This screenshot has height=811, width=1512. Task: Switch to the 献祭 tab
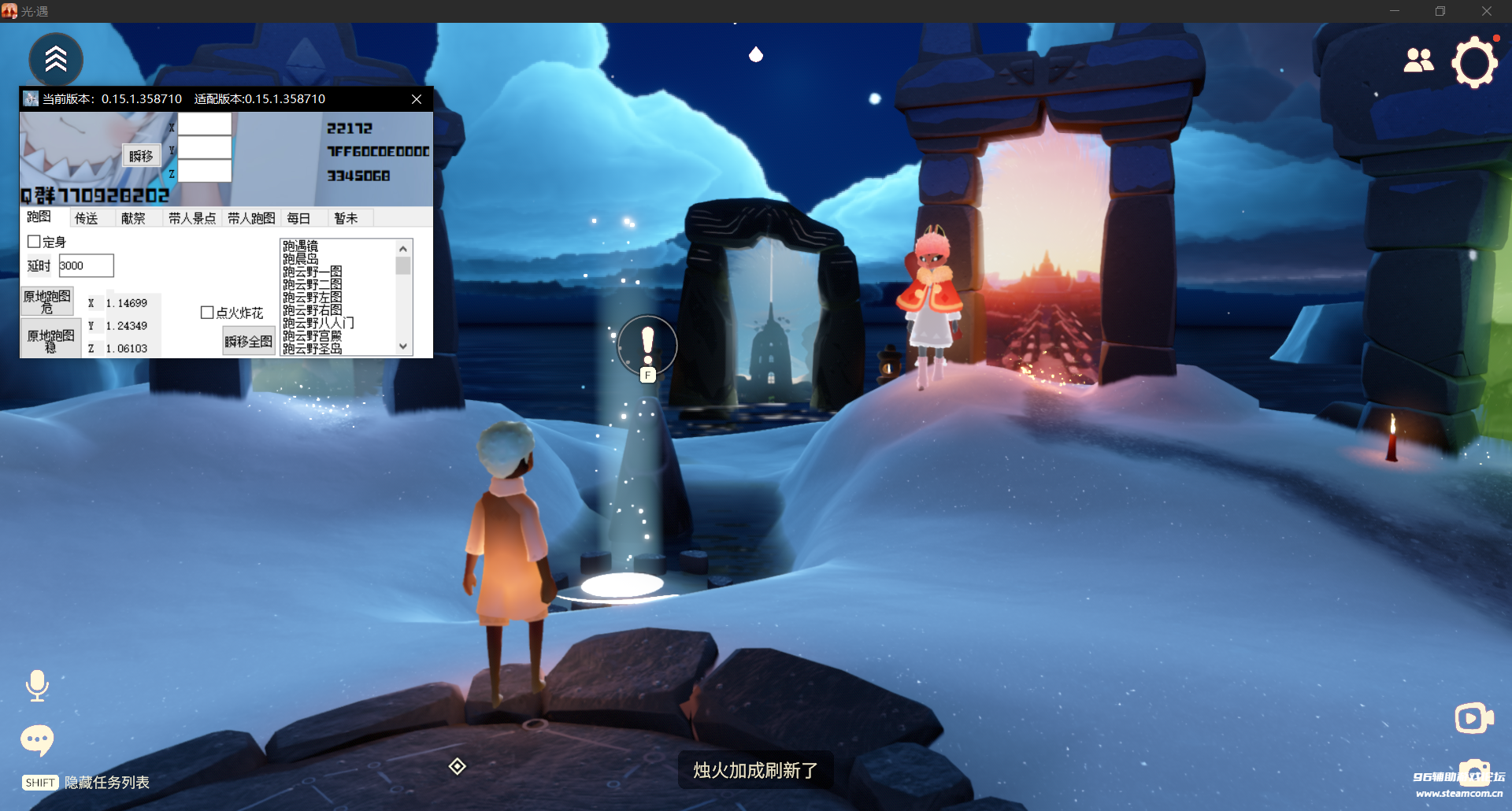tap(133, 218)
